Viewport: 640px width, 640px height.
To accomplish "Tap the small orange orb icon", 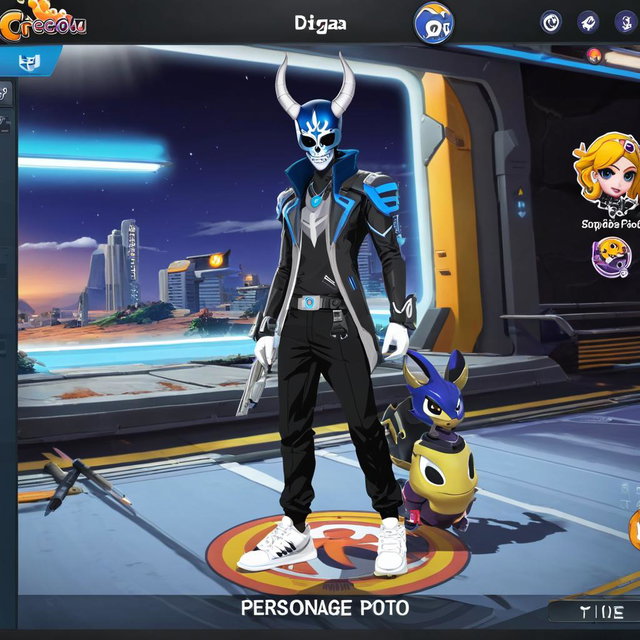I will click(594, 54).
